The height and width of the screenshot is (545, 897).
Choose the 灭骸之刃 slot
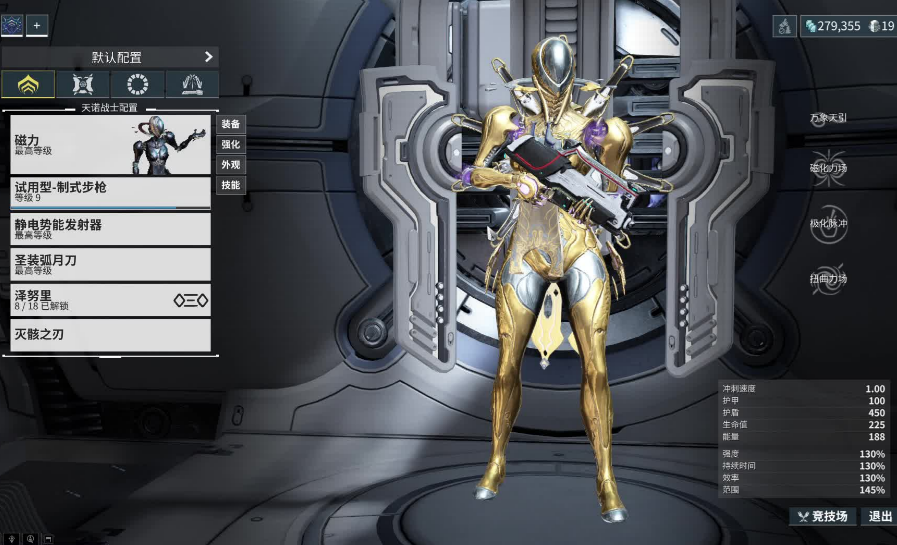[x=110, y=335]
